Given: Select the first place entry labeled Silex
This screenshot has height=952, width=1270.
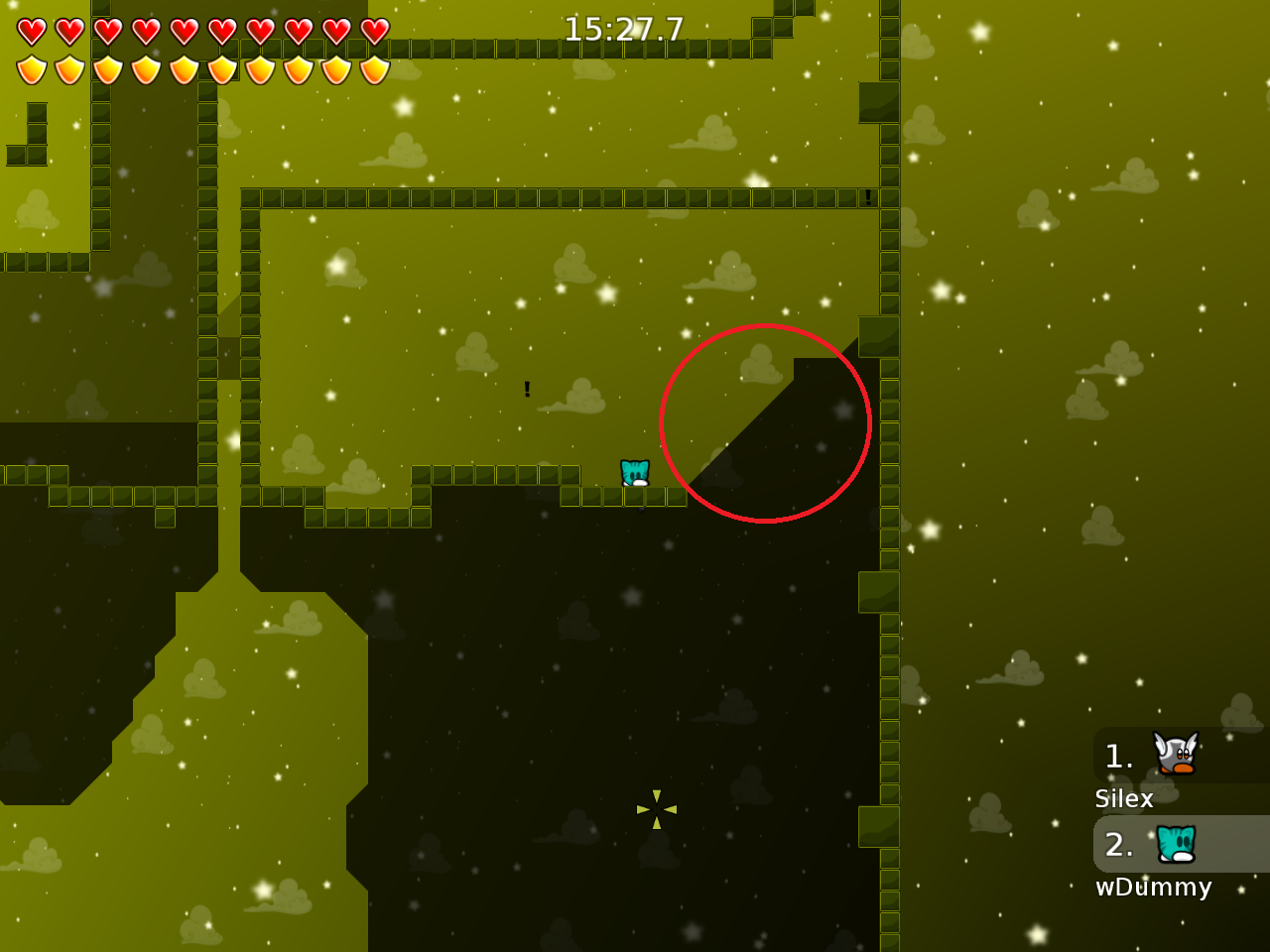Looking at the screenshot, I should pyautogui.click(x=1123, y=798).
